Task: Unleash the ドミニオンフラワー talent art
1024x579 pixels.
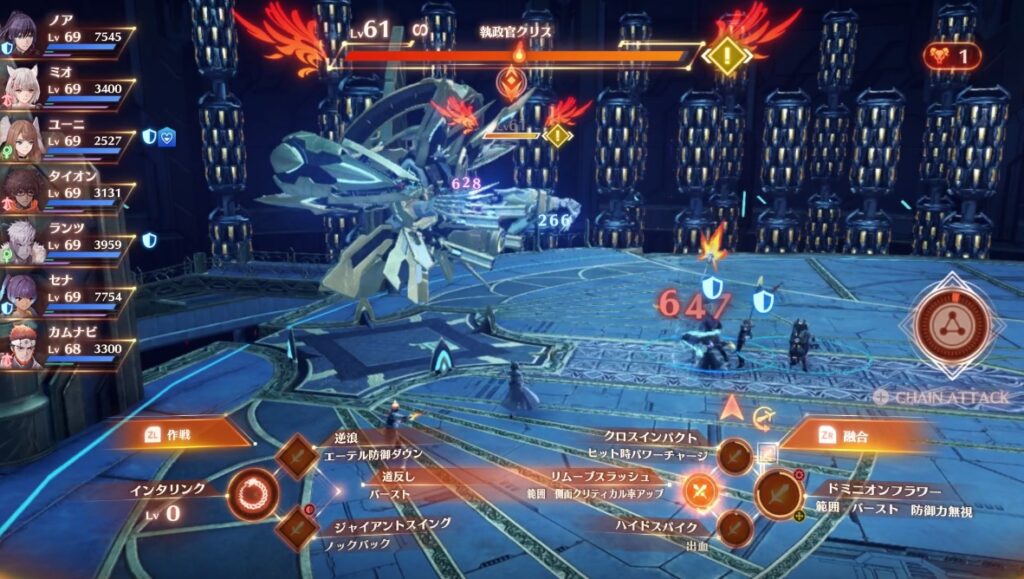Action: 778,493
